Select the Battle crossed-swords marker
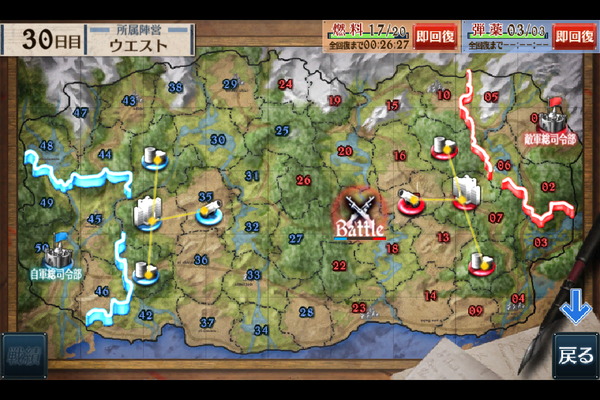Screen dimensions: 600x400 [x=360, y=212]
